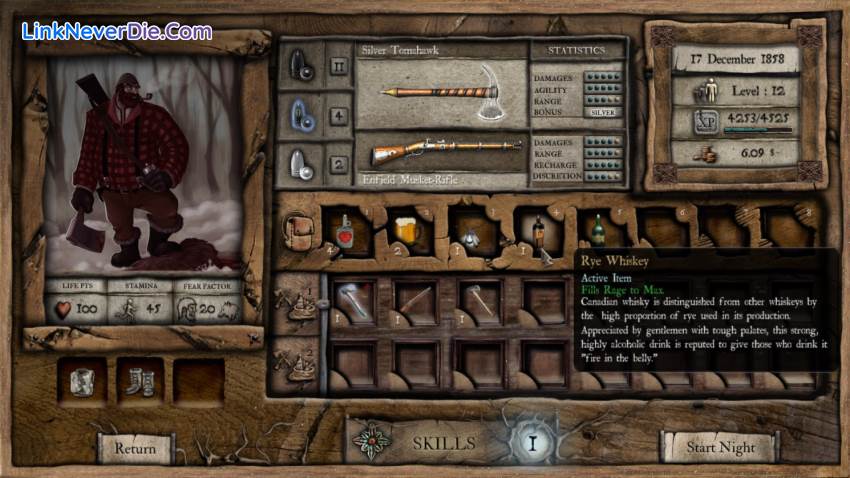The width and height of the screenshot is (850, 478).
Task: Select the boots equipment slot
Action: point(140,382)
